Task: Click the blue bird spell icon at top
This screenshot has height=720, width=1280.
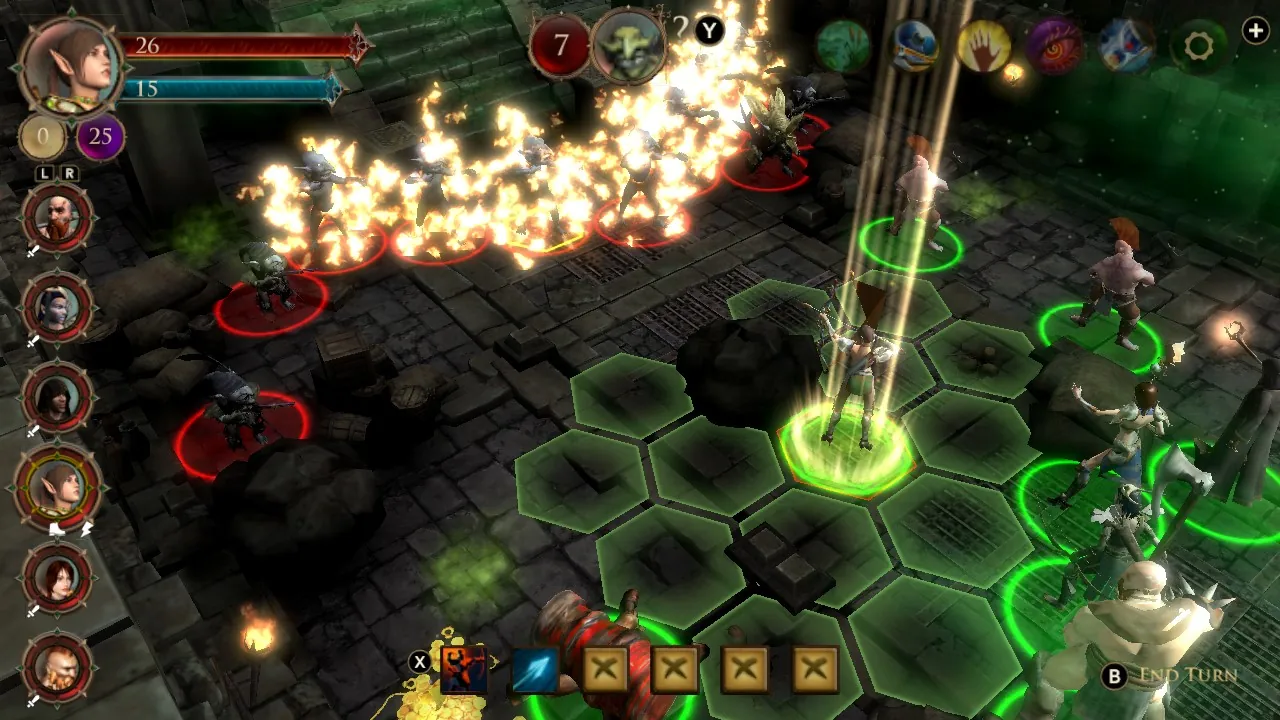Action: [x=915, y=47]
